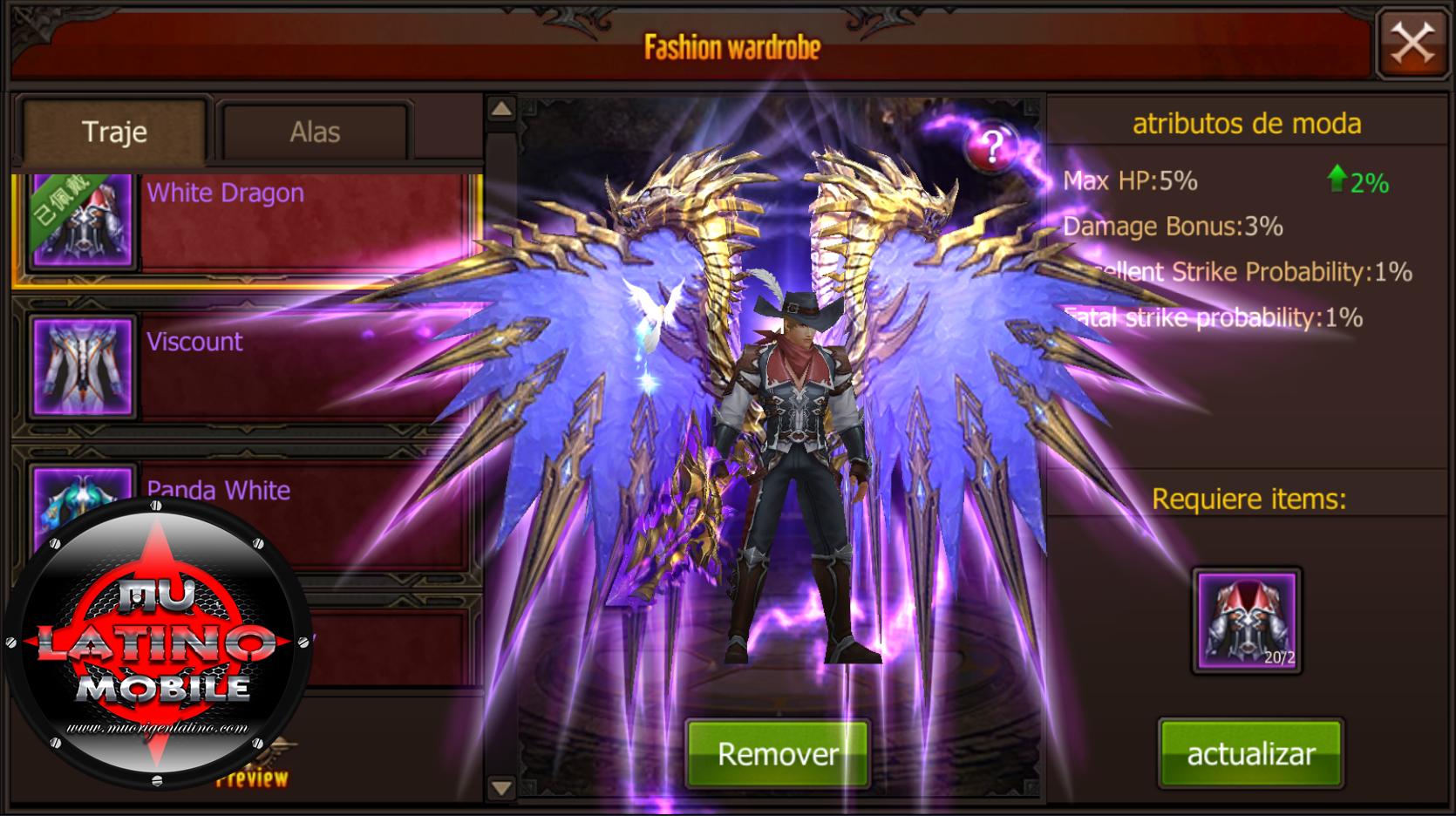Upgrade fashion with the actualizar button
Image resolution: width=1456 pixels, height=816 pixels.
(x=1250, y=754)
